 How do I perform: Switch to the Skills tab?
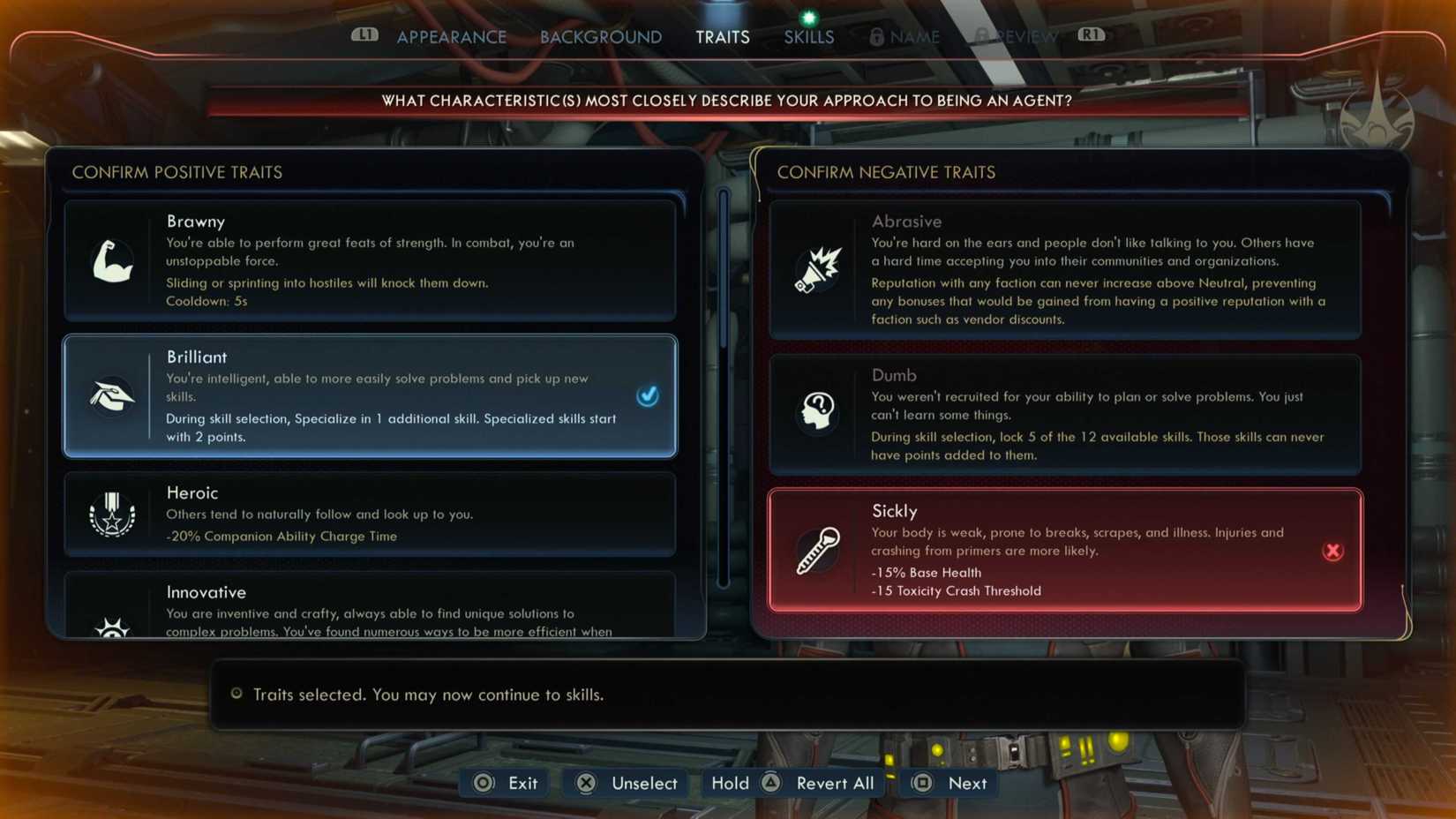point(807,36)
